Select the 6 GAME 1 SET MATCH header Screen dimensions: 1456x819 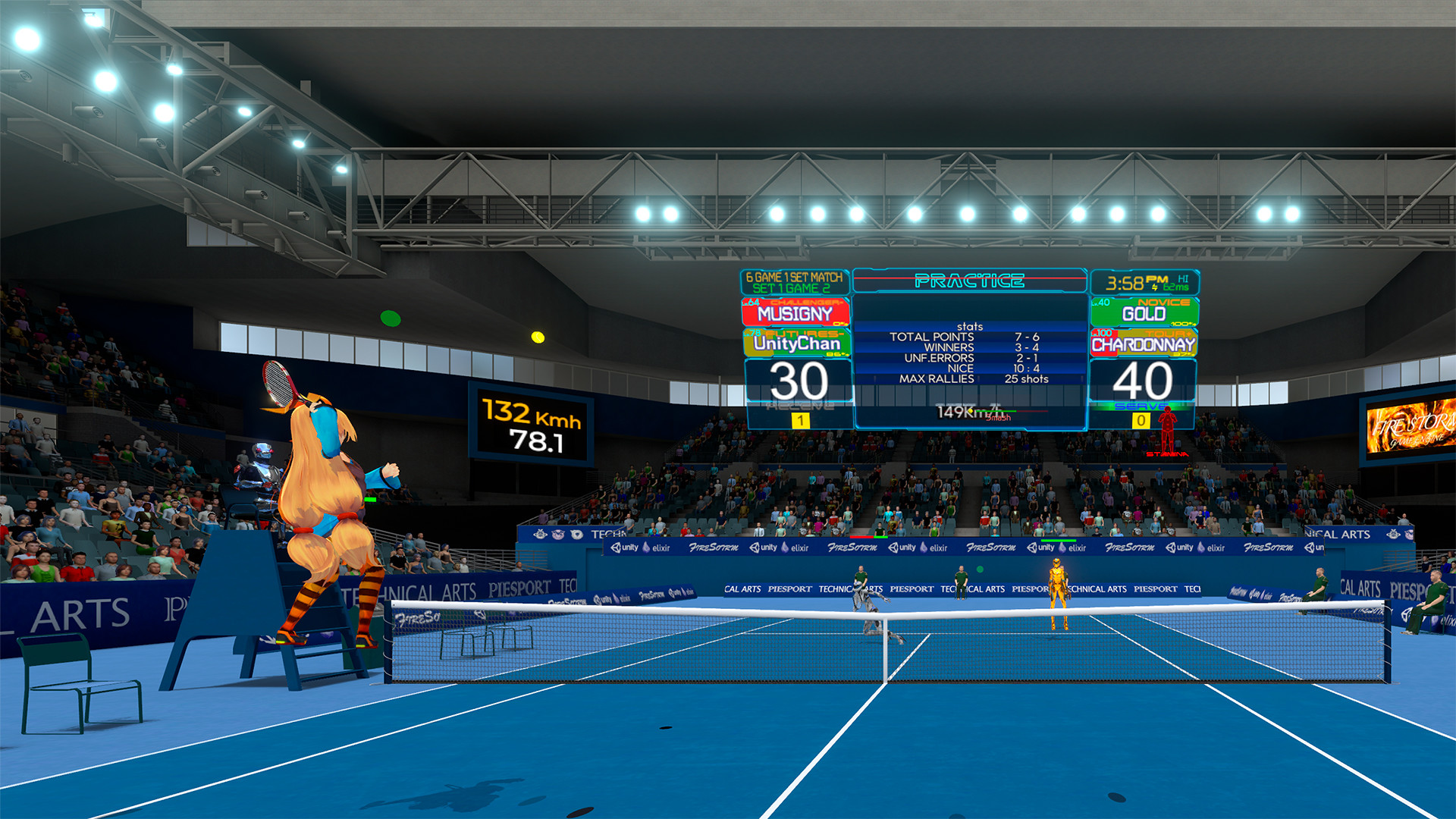(793, 279)
